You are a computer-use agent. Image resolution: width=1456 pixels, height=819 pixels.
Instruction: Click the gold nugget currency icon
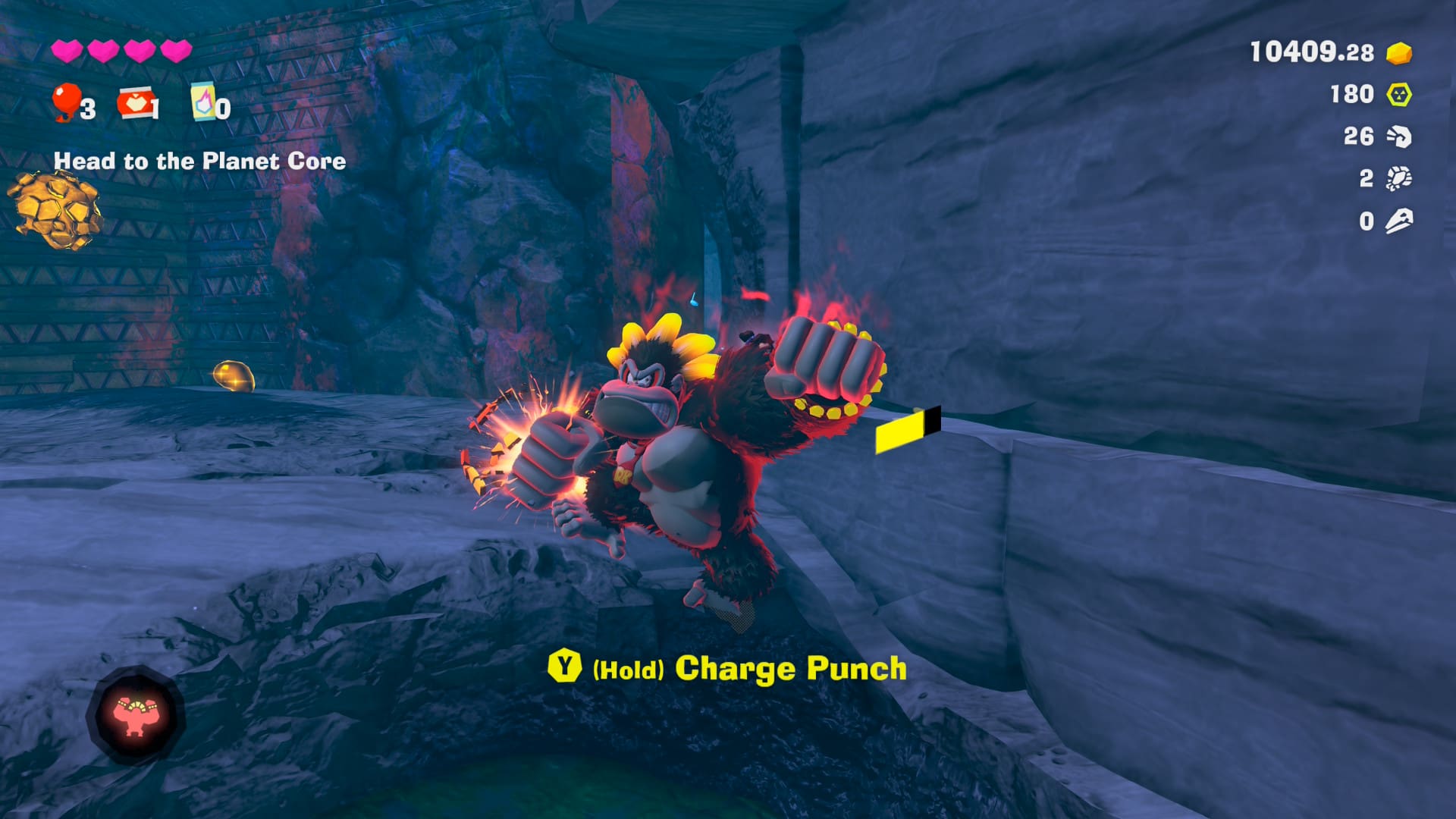(1399, 53)
